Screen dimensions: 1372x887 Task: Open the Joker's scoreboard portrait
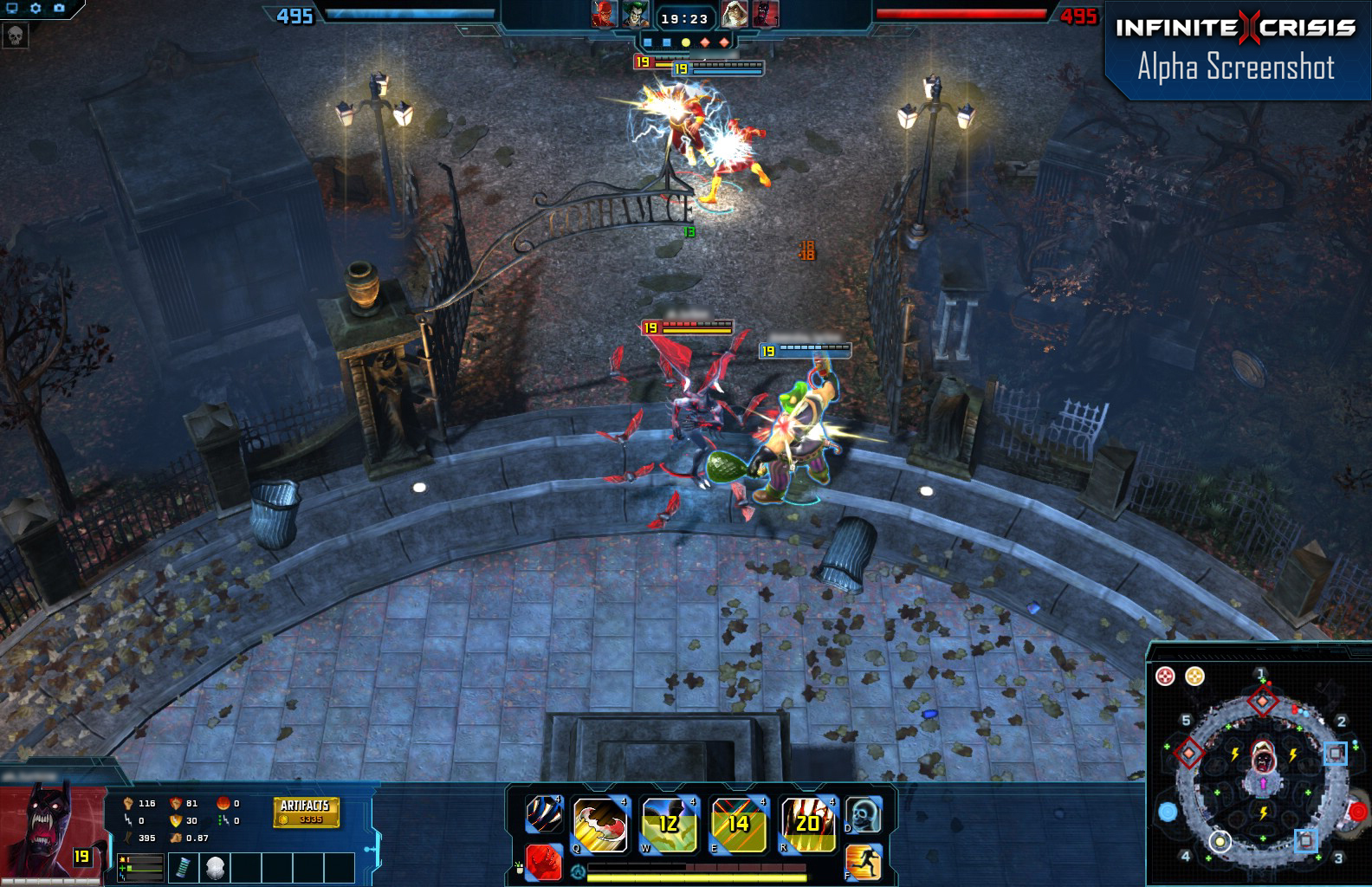(634, 14)
